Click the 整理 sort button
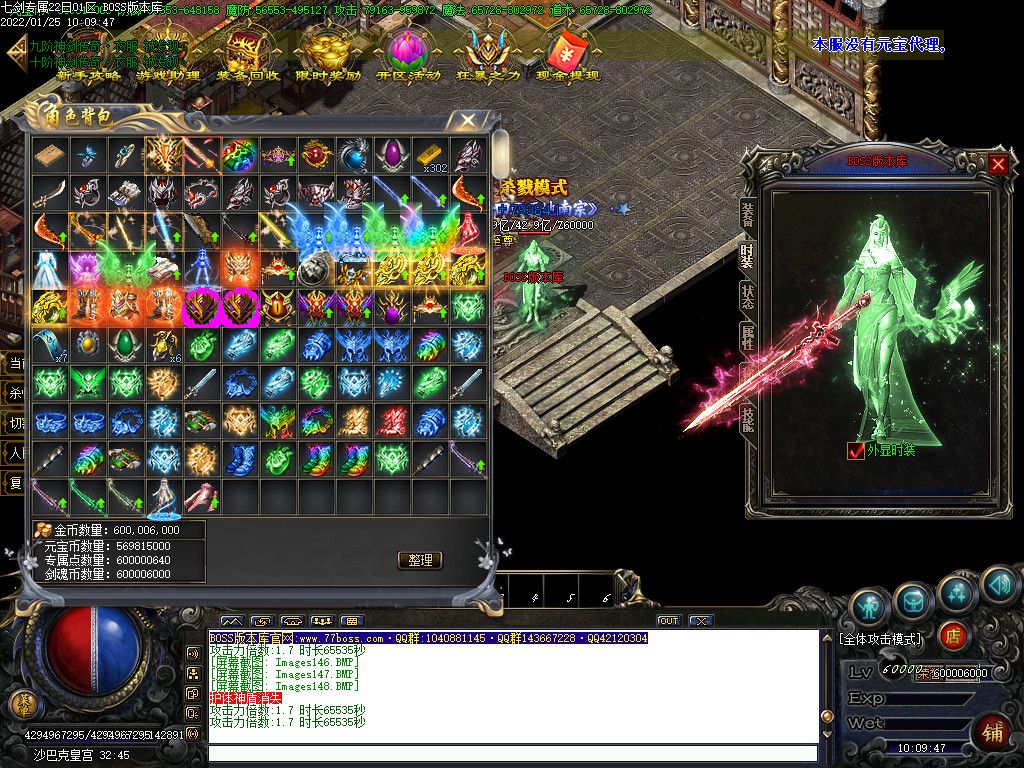Viewport: 1024px width, 768px height. 420,560
